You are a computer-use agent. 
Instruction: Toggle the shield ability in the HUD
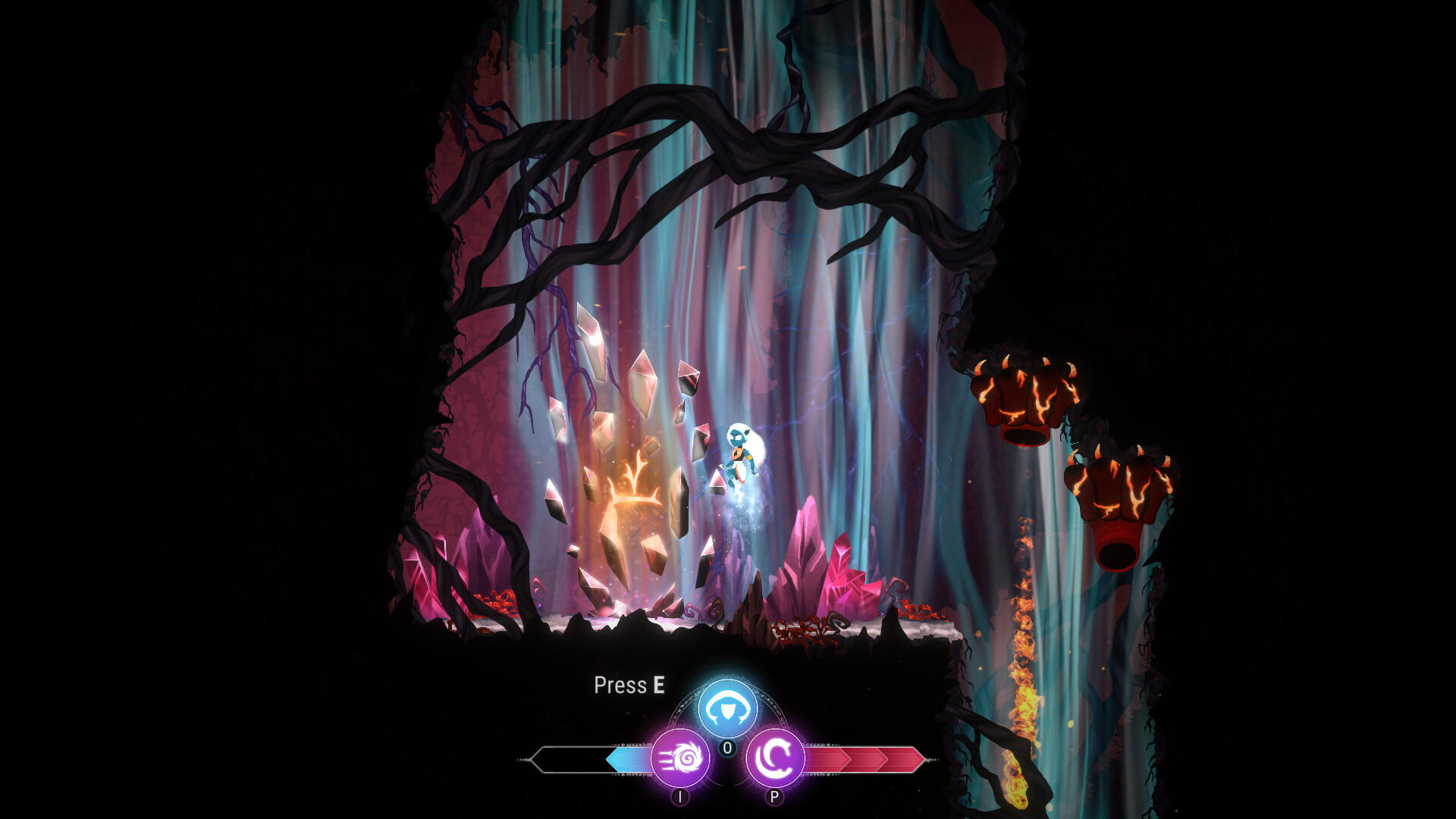[726, 707]
